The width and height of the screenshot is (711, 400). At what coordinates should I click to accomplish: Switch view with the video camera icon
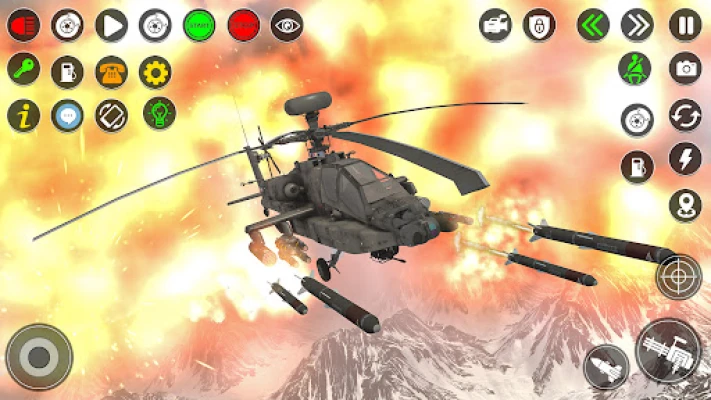[x=495, y=25]
